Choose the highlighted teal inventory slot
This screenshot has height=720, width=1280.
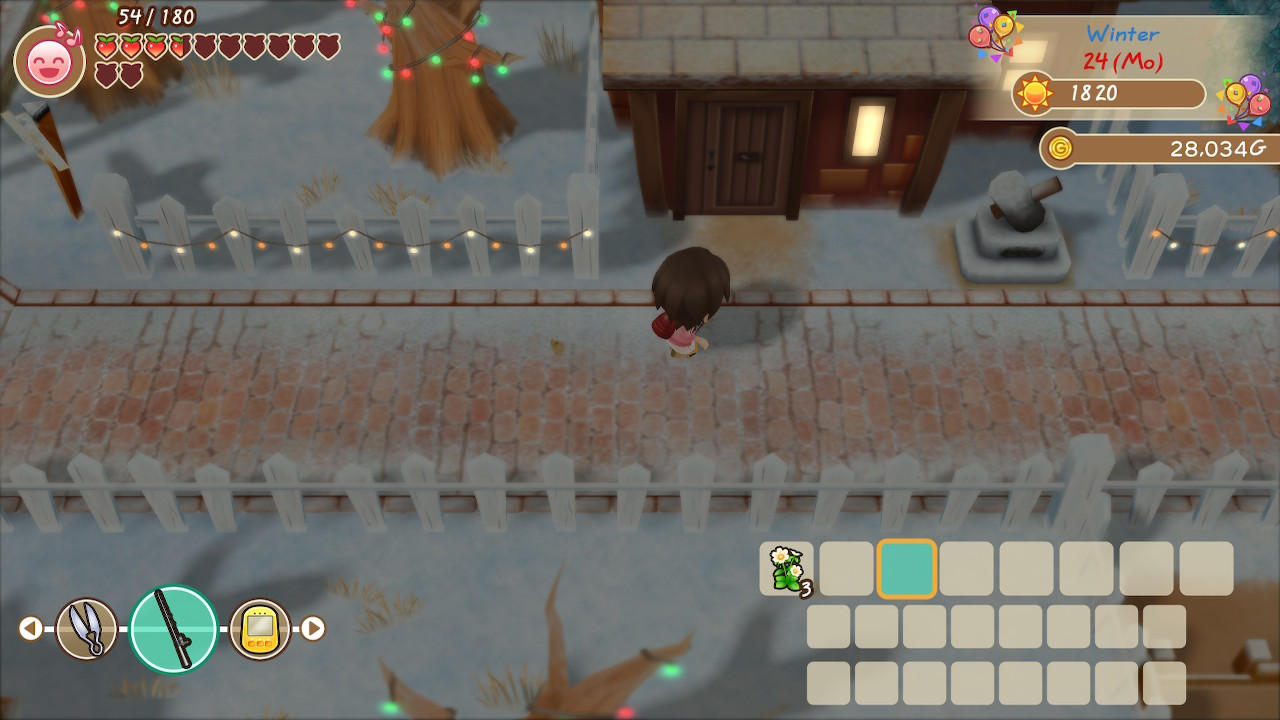[x=907, y=569]
